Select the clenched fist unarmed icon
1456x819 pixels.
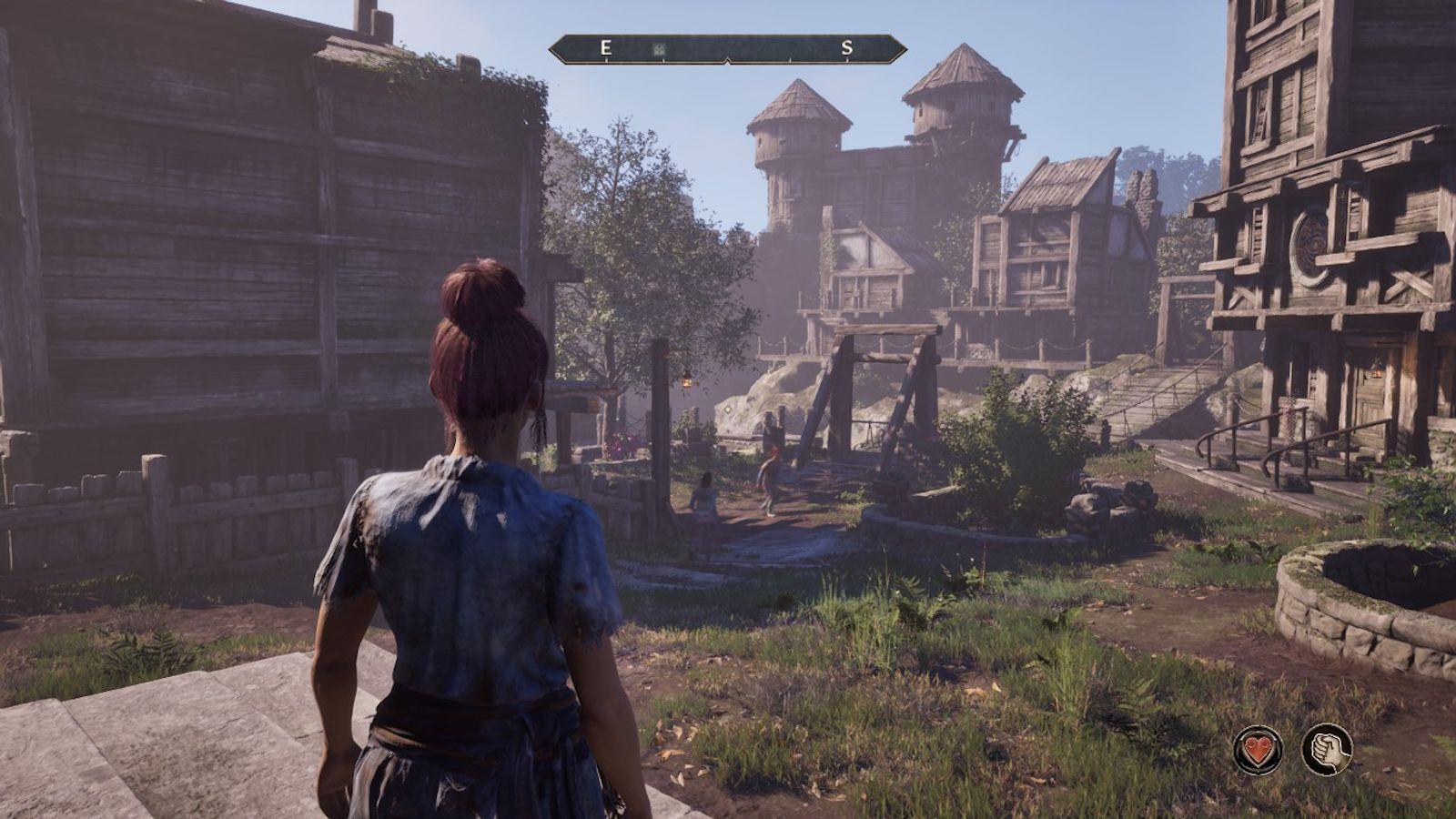[x=1326, y=750]
